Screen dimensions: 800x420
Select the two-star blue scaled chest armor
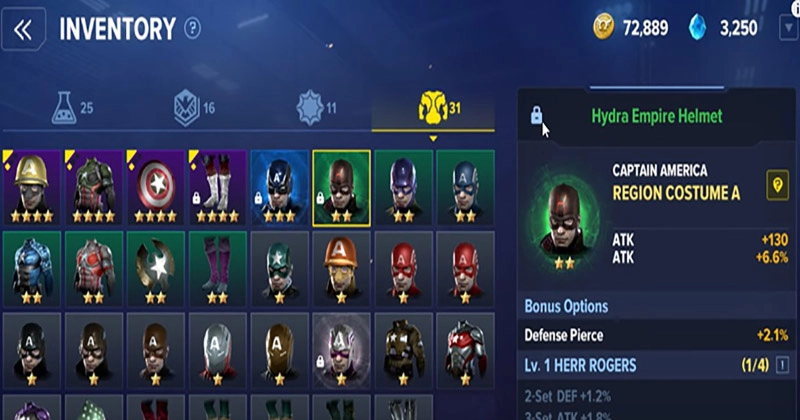point(33,267)
